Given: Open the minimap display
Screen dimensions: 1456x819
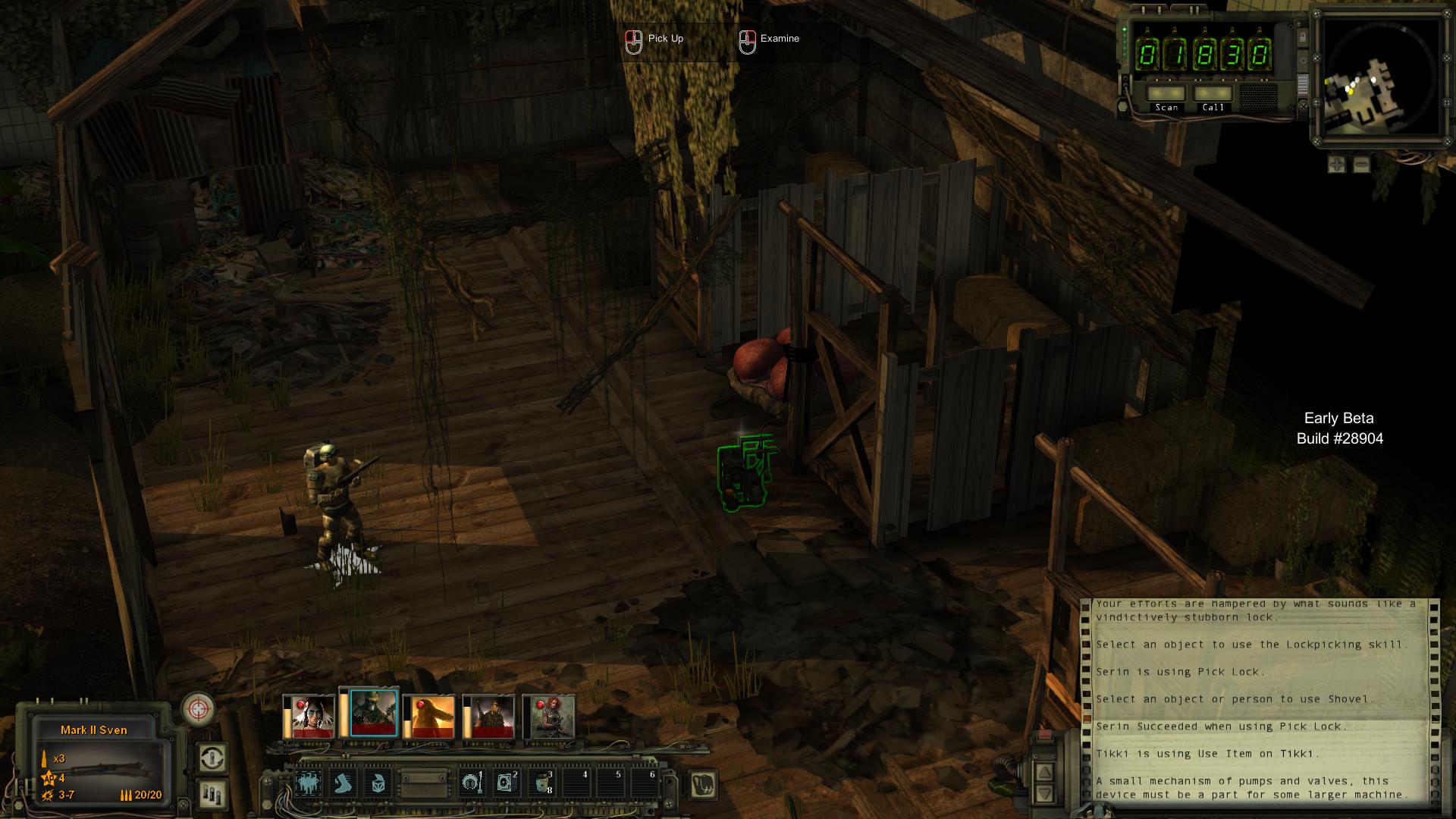Looking at the screenshot, I should pyautogui.click(x=1382, y=76).
